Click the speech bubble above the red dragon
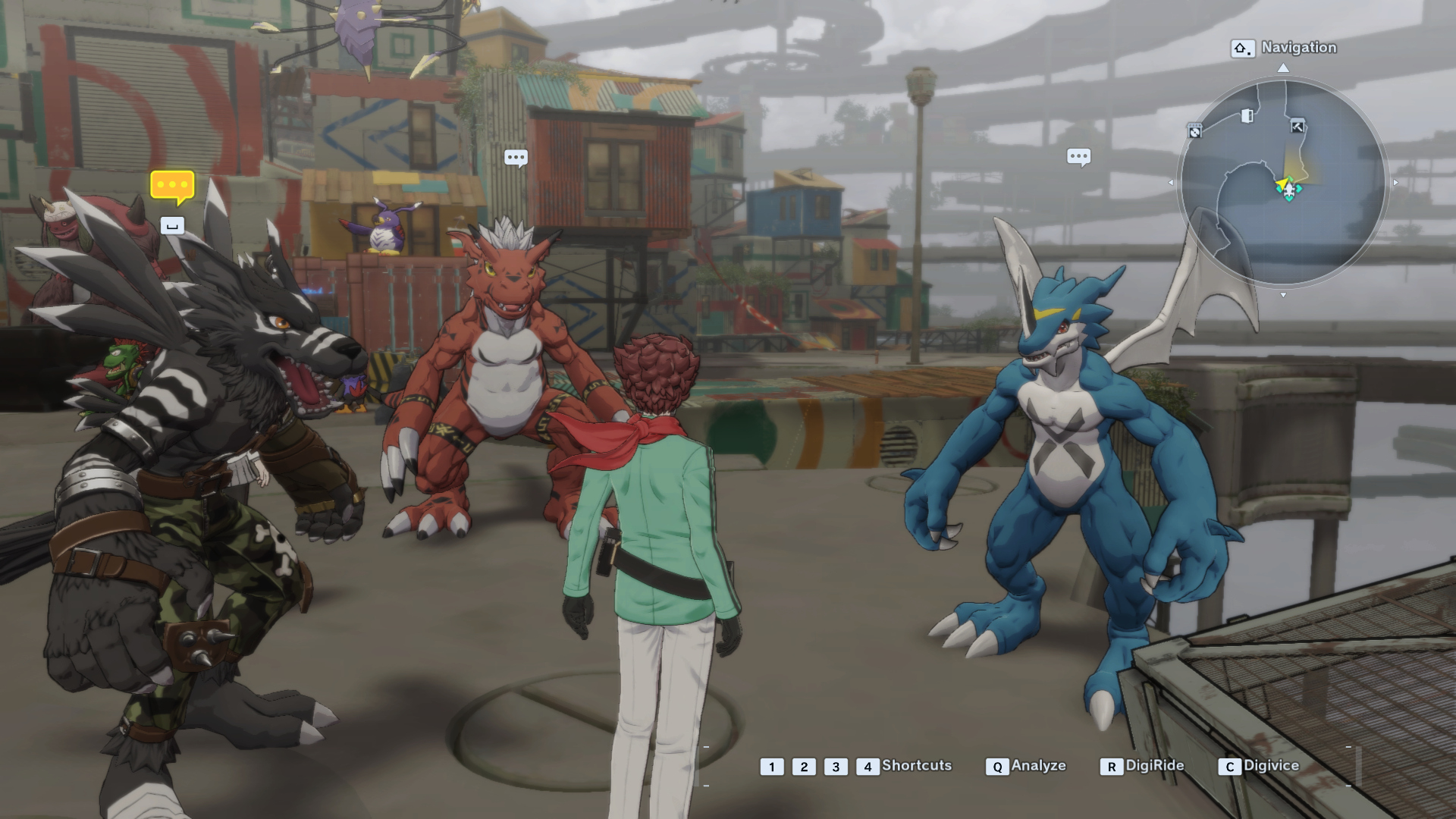 pos(516,158)
